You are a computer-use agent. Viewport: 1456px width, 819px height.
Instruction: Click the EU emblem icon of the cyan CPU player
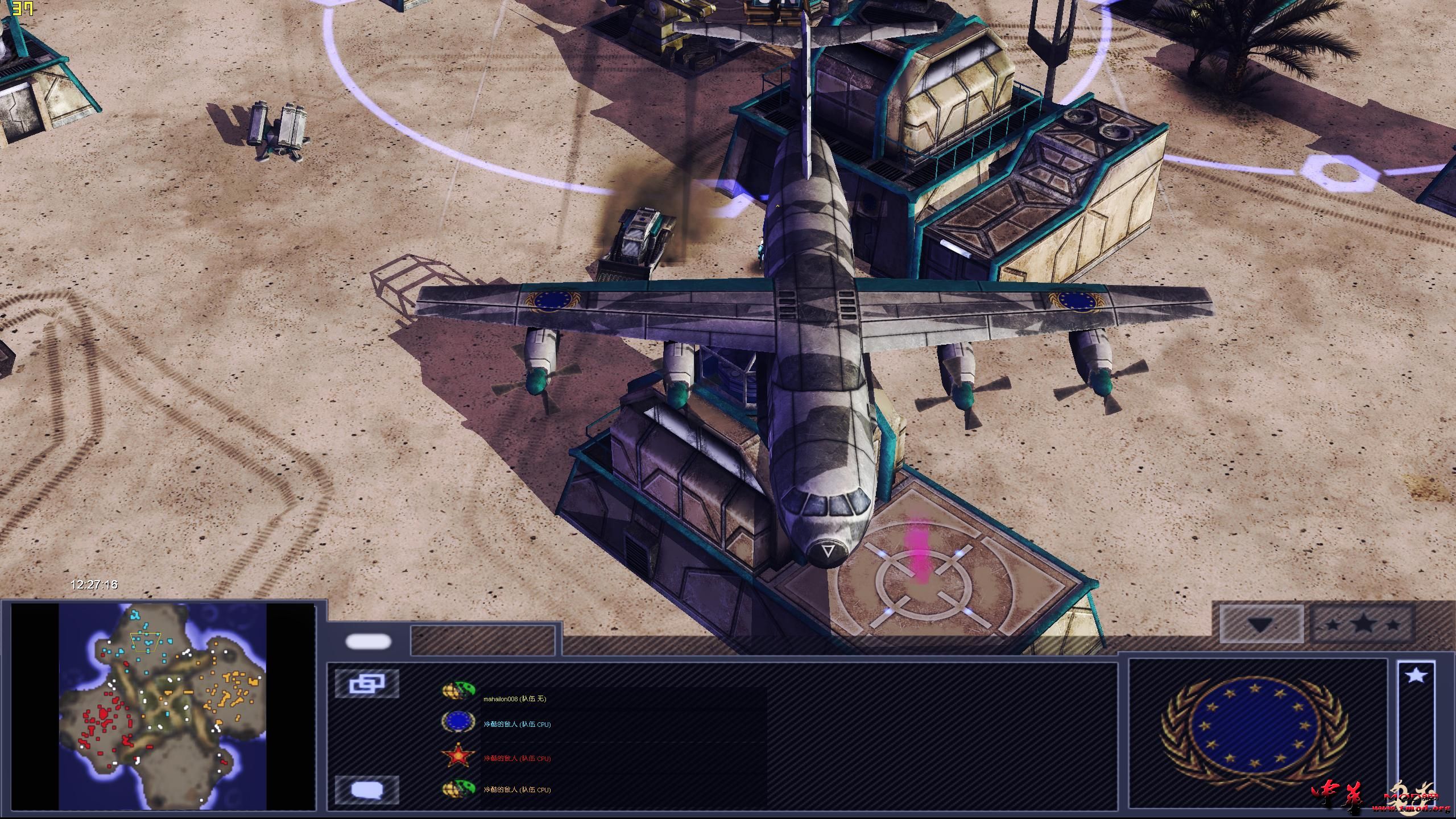click(x=458, y=722)
